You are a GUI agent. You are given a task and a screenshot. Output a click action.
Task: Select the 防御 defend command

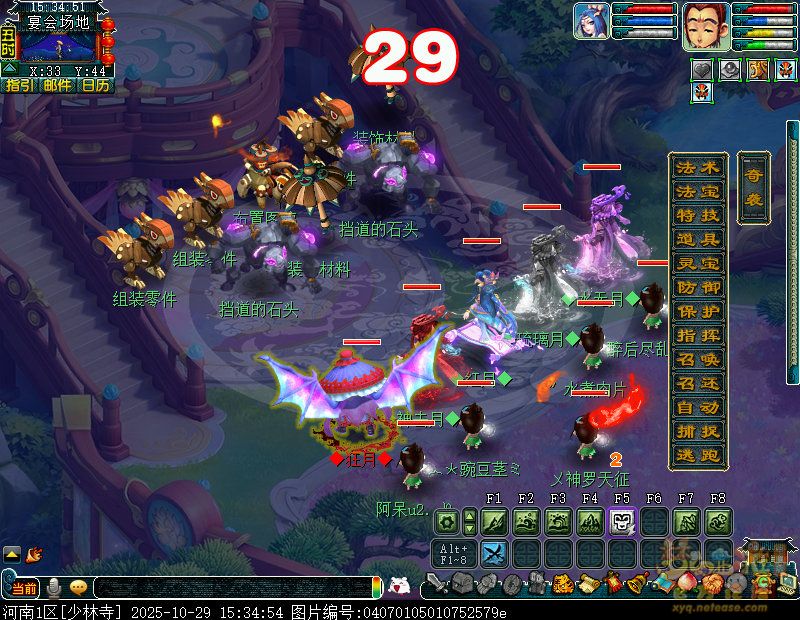[698, 287]
